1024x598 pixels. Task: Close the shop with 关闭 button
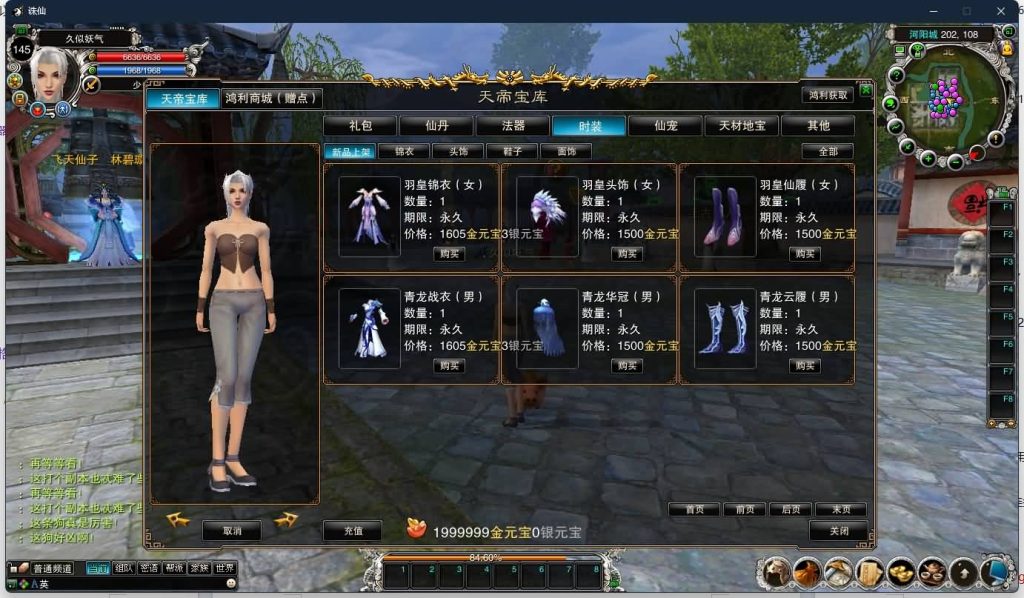[840, 531]
